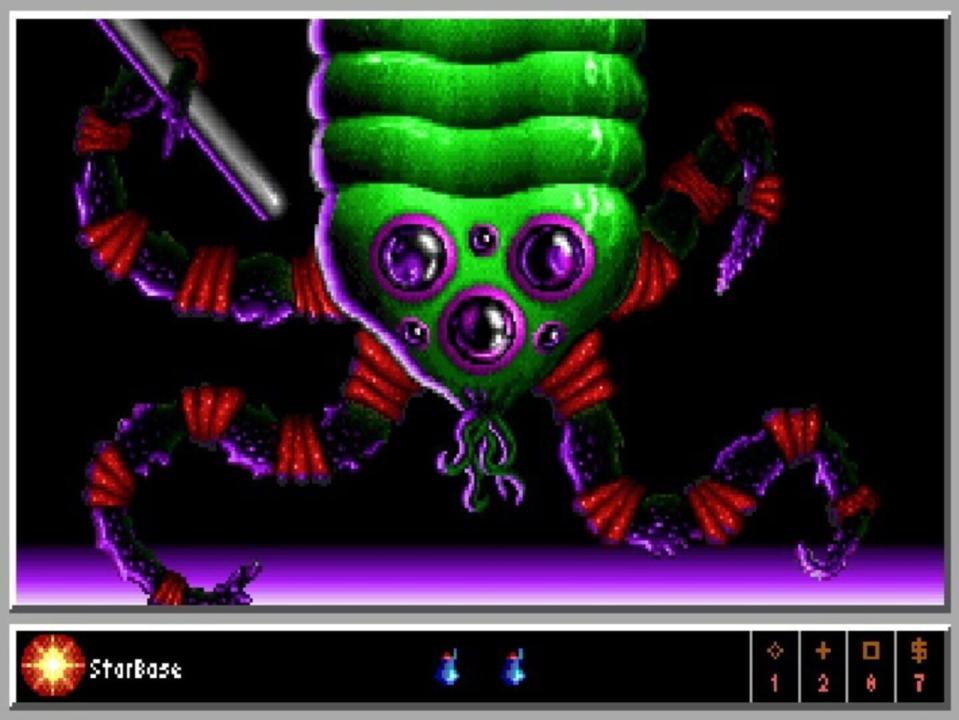Viewport: 959px width, 720px height.
Task: Click the StarBase starburst icon
Action: click(x=52, y=667)
